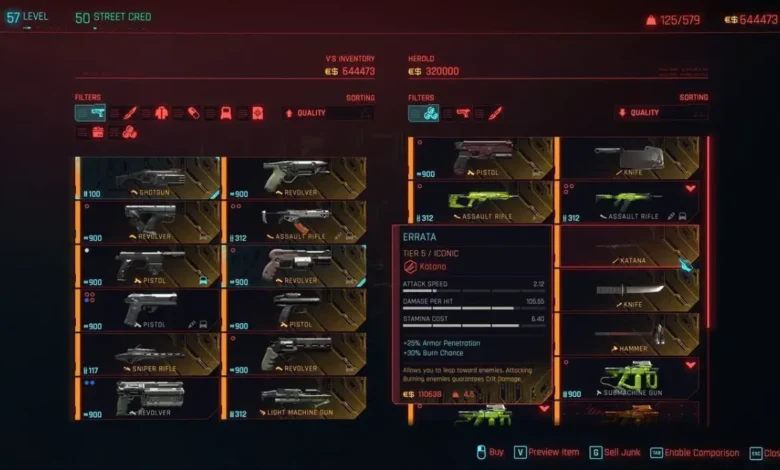Filter Herold's stock by melee blade icon

coord(494,113)
